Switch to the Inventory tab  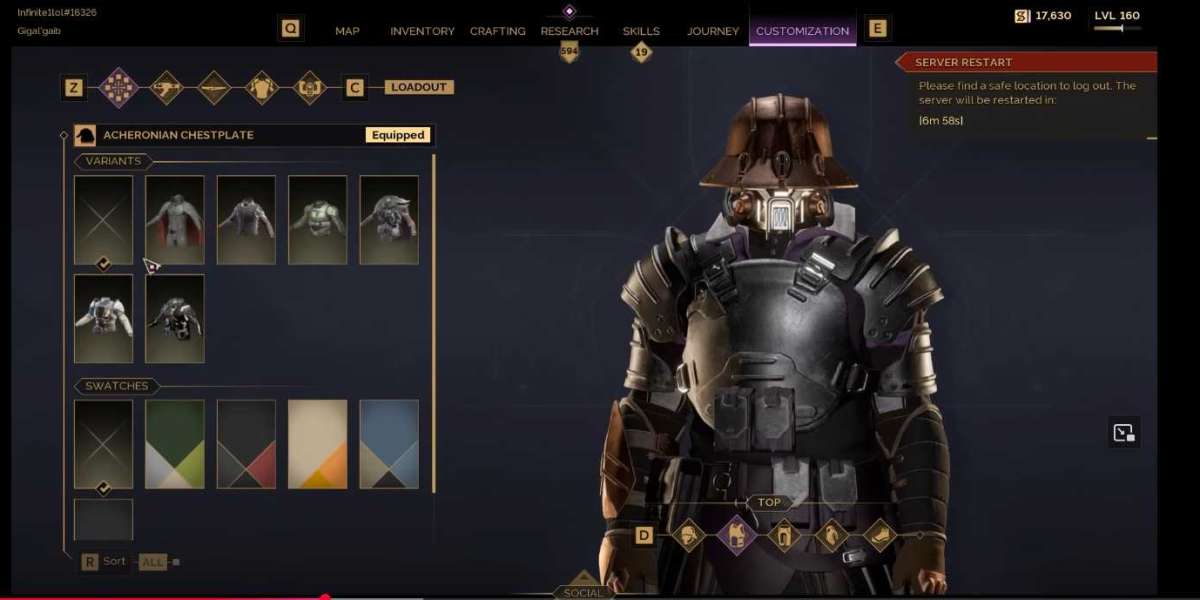point(422,31)
